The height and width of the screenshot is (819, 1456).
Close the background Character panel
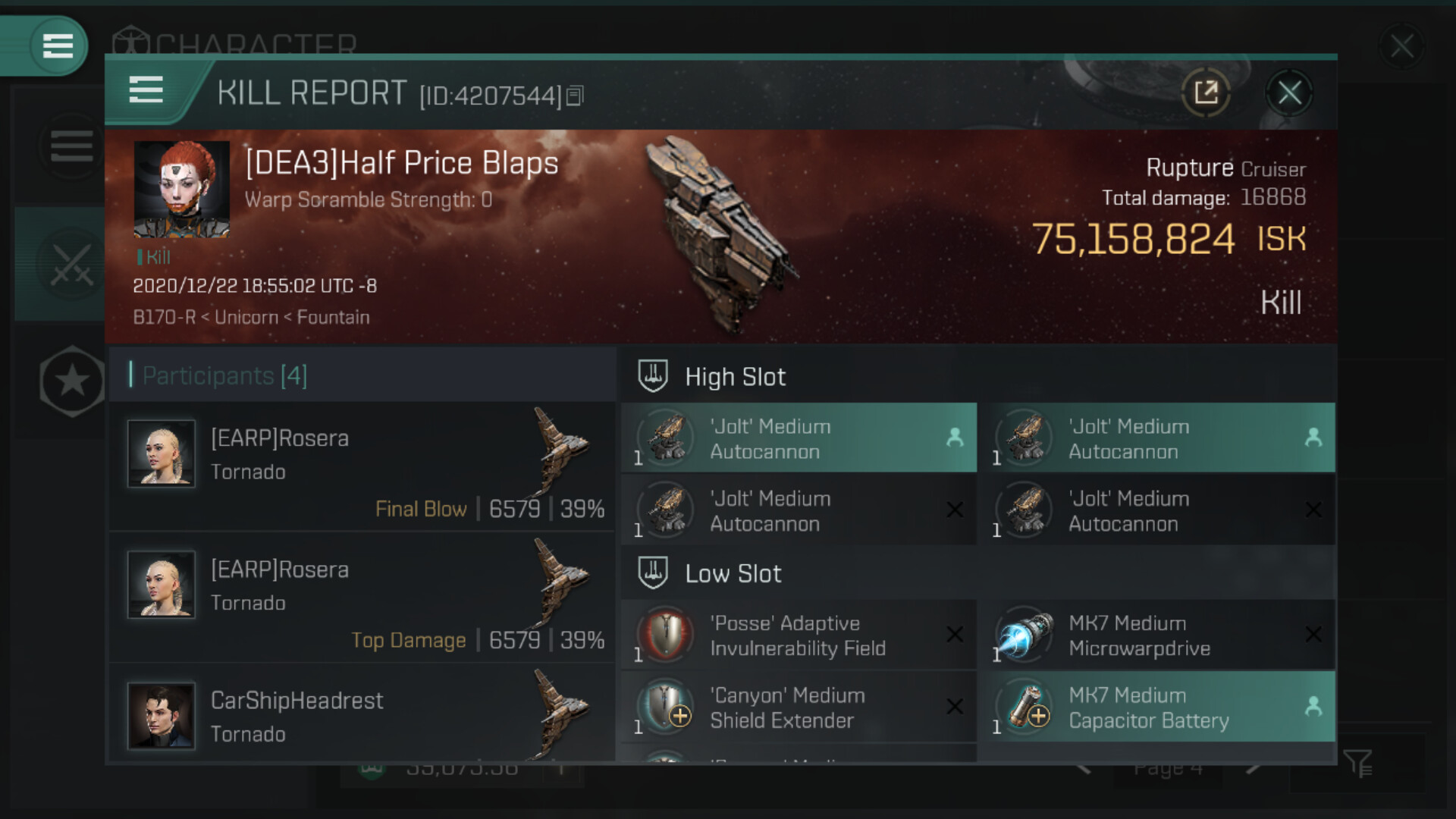tap(1401, 47)
